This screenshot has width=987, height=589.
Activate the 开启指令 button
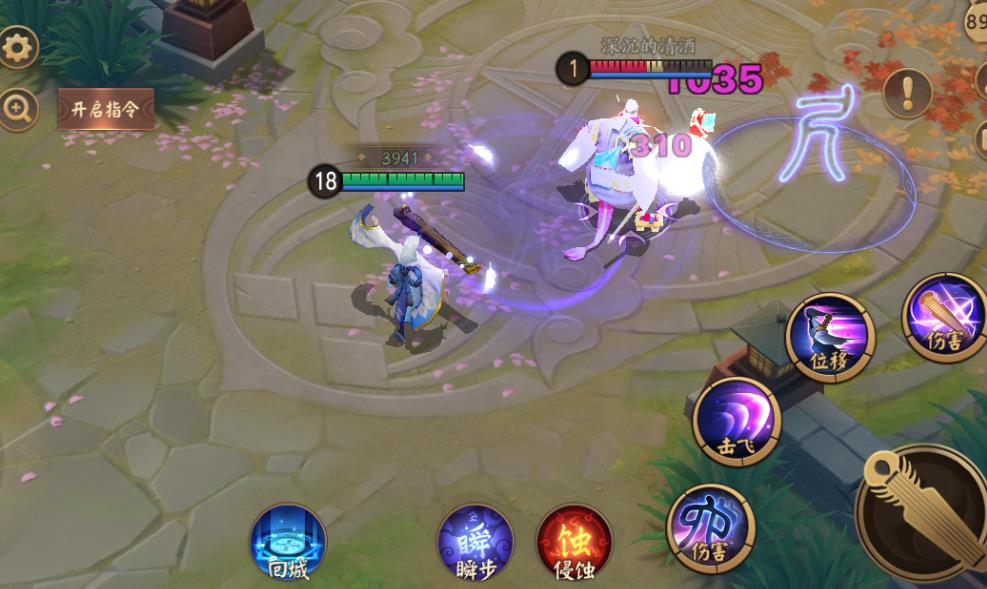click(x=106, y=109)
